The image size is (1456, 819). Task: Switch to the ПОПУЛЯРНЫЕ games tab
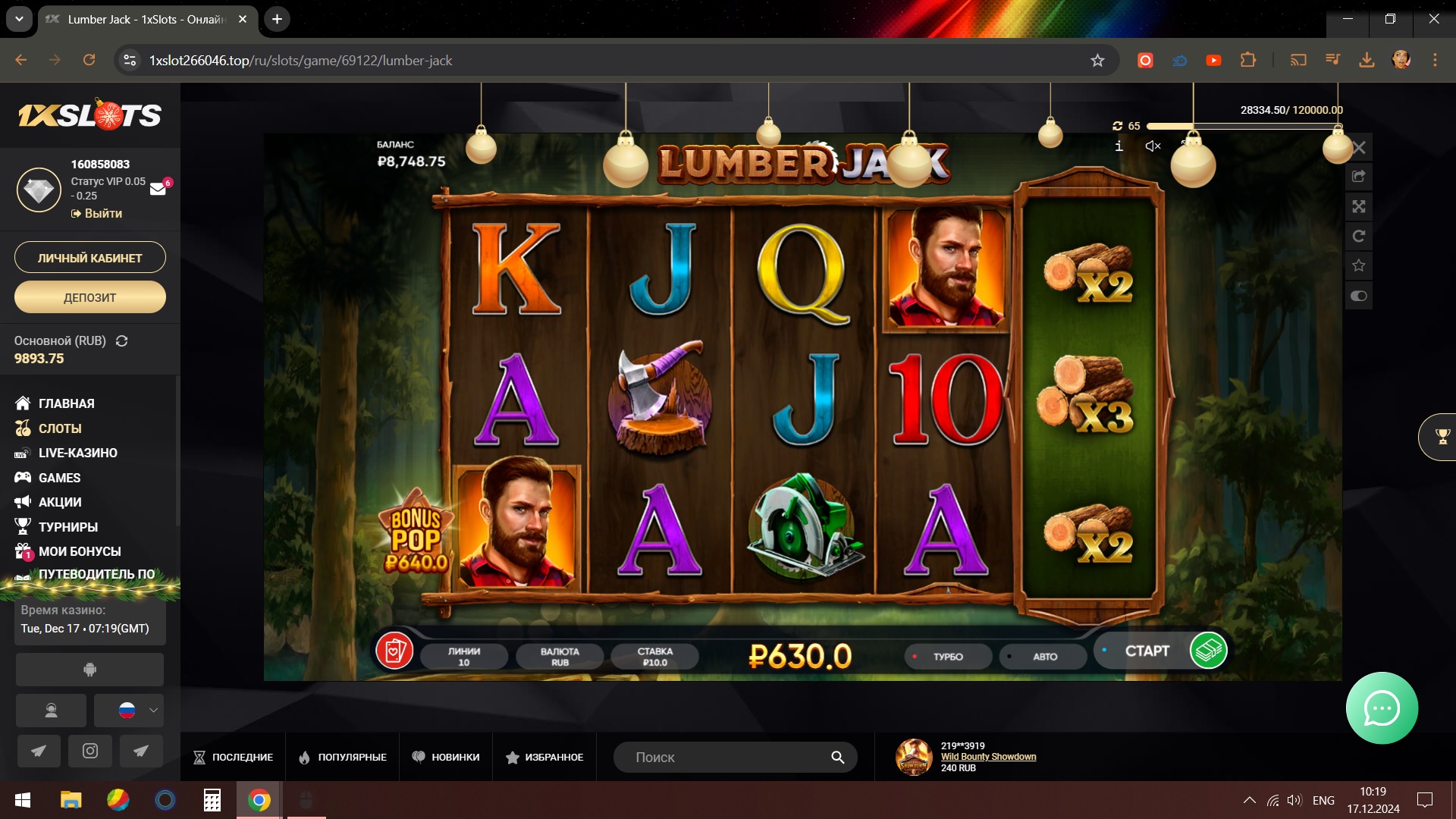click(x=343, y=757)
